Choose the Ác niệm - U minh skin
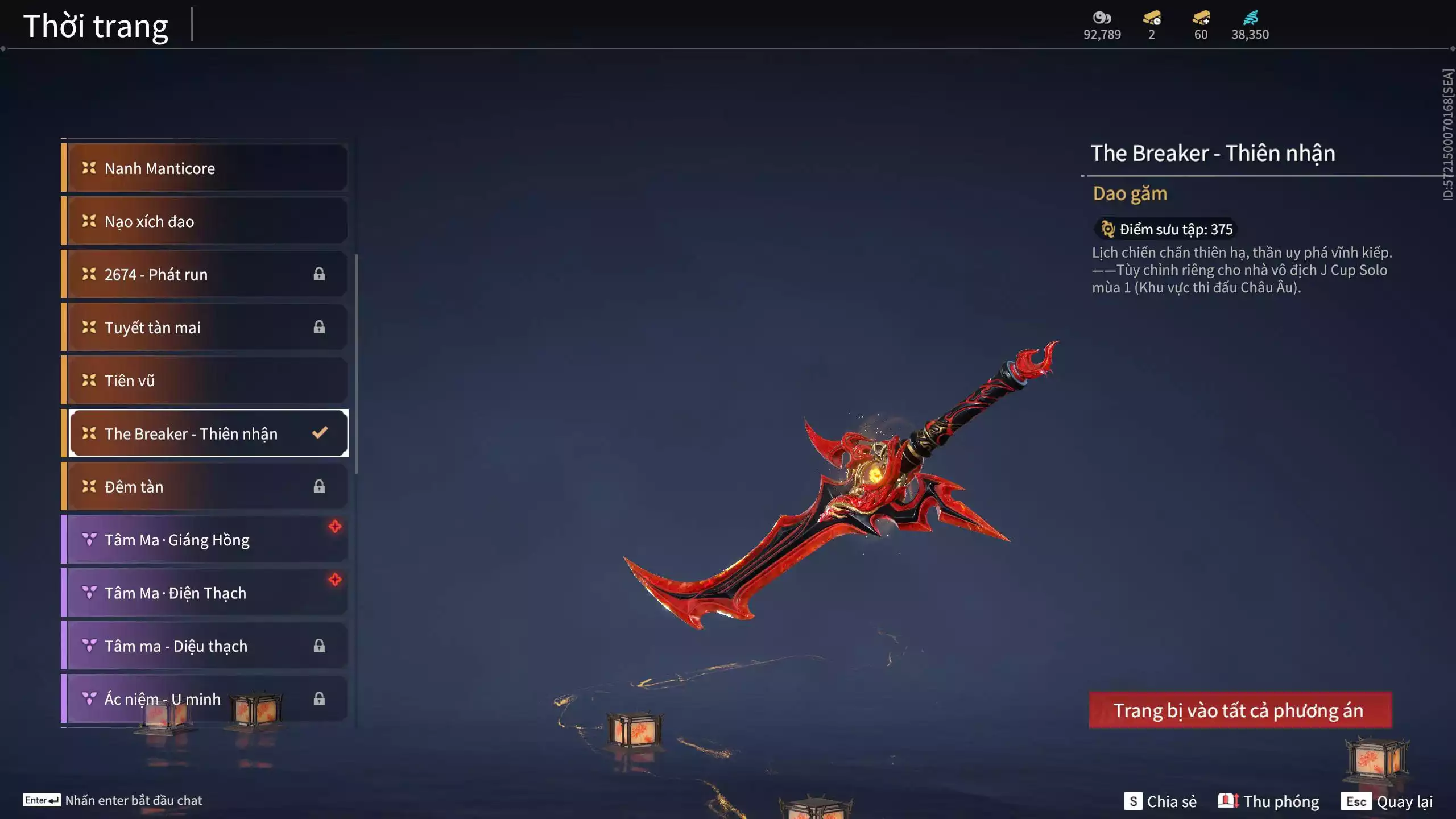1456x819 pixels. 205,699
